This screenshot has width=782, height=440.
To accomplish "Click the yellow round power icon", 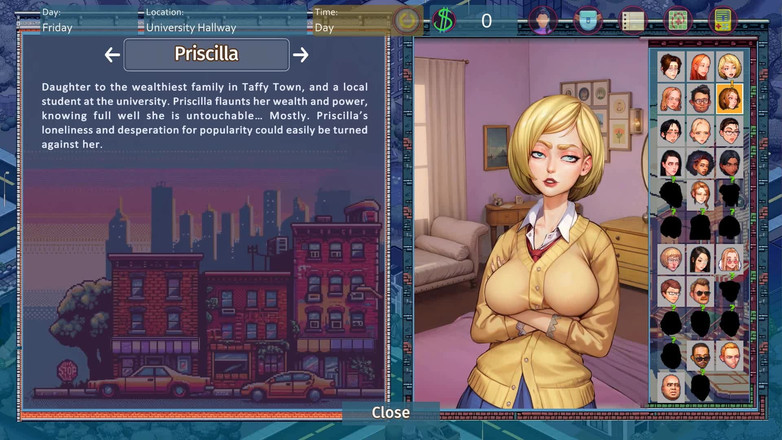I will click(x=406, y=20).
